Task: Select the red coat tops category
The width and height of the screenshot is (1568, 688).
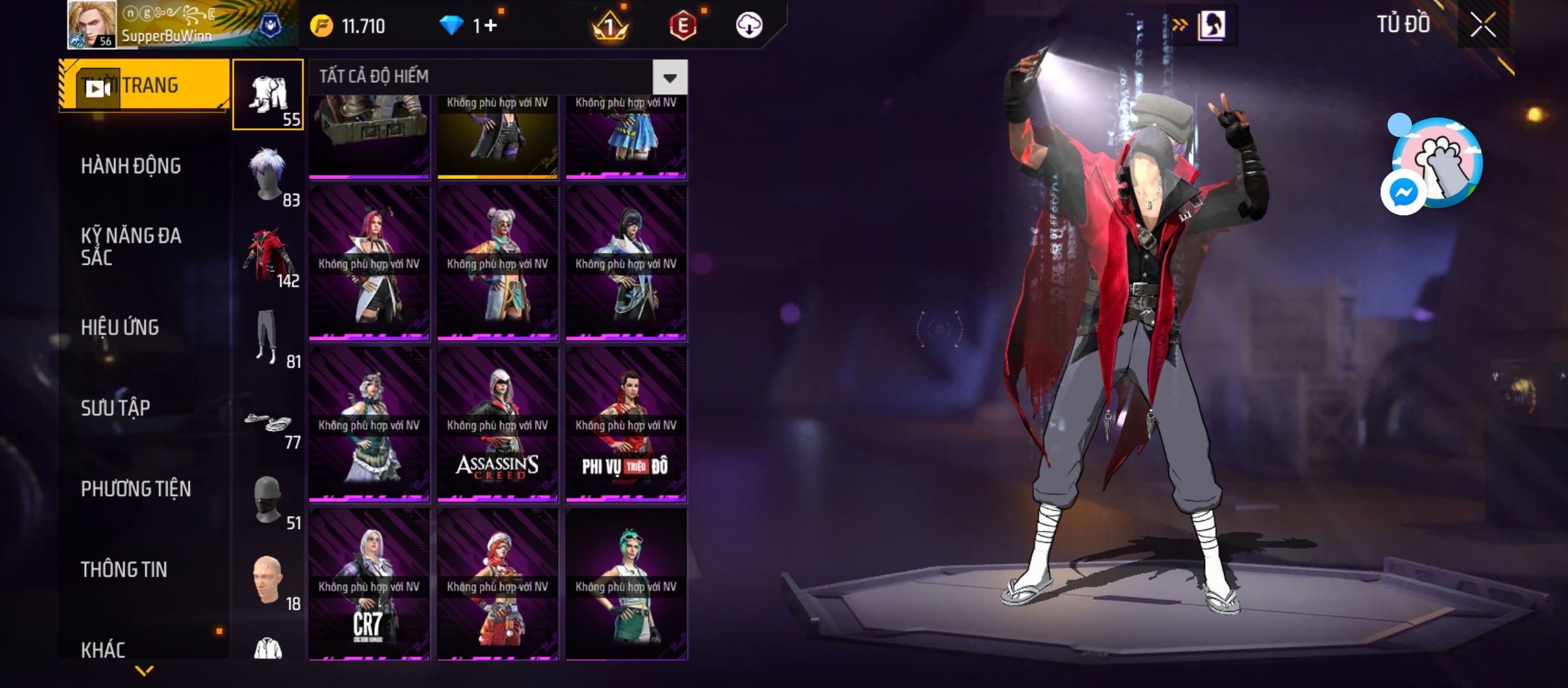Action: click(268, 256)
